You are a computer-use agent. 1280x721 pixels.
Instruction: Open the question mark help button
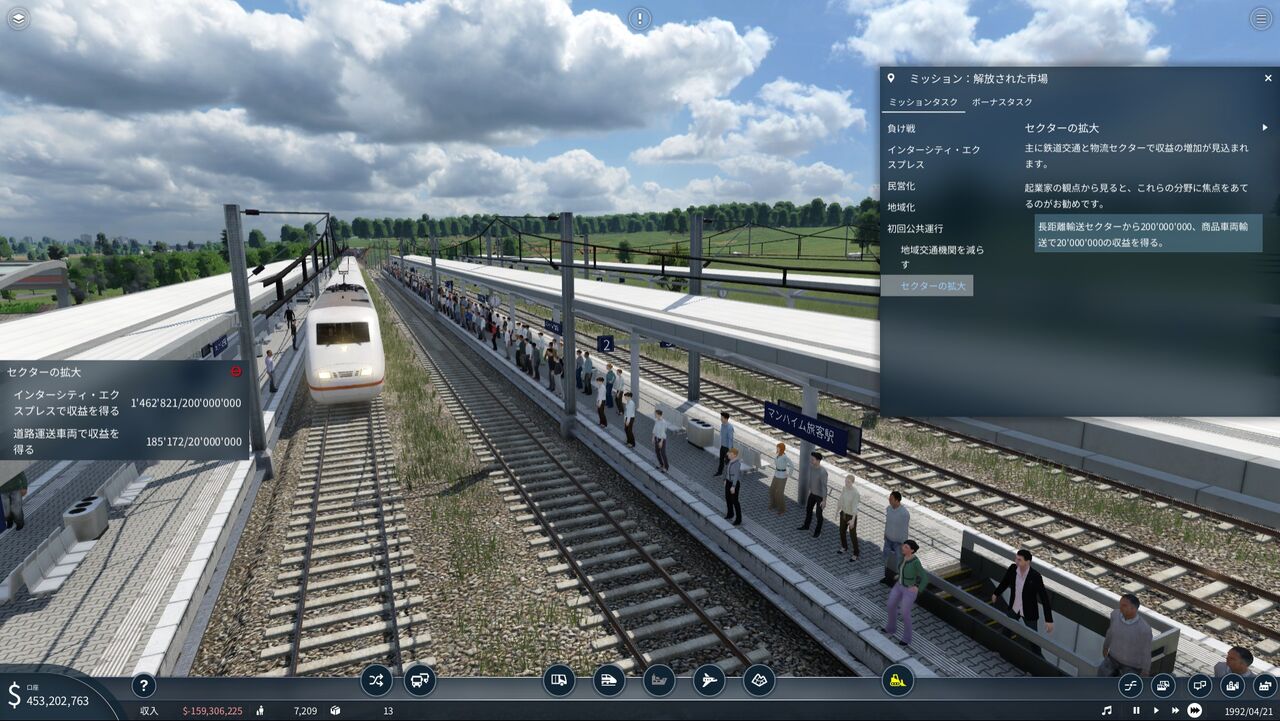click(x=144, y=686)
